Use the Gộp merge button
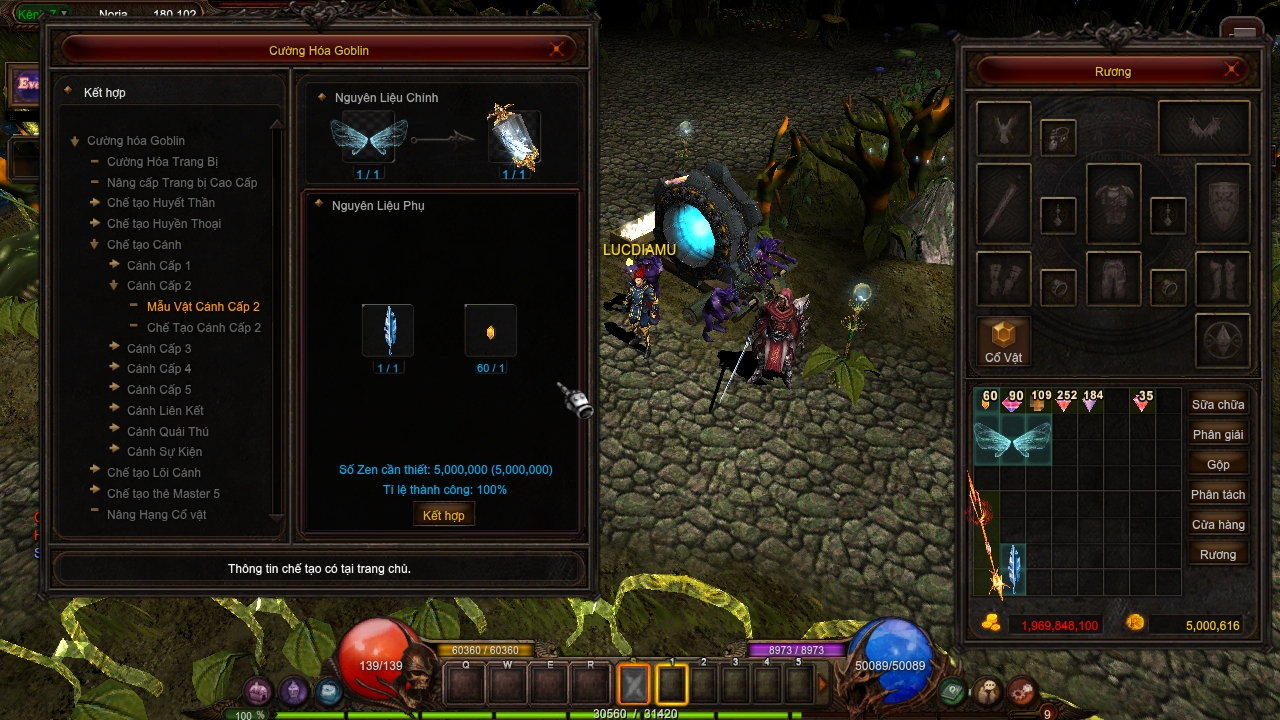Image resolution: width=1280 pixels, height=720 pixels. (1217, 465)
